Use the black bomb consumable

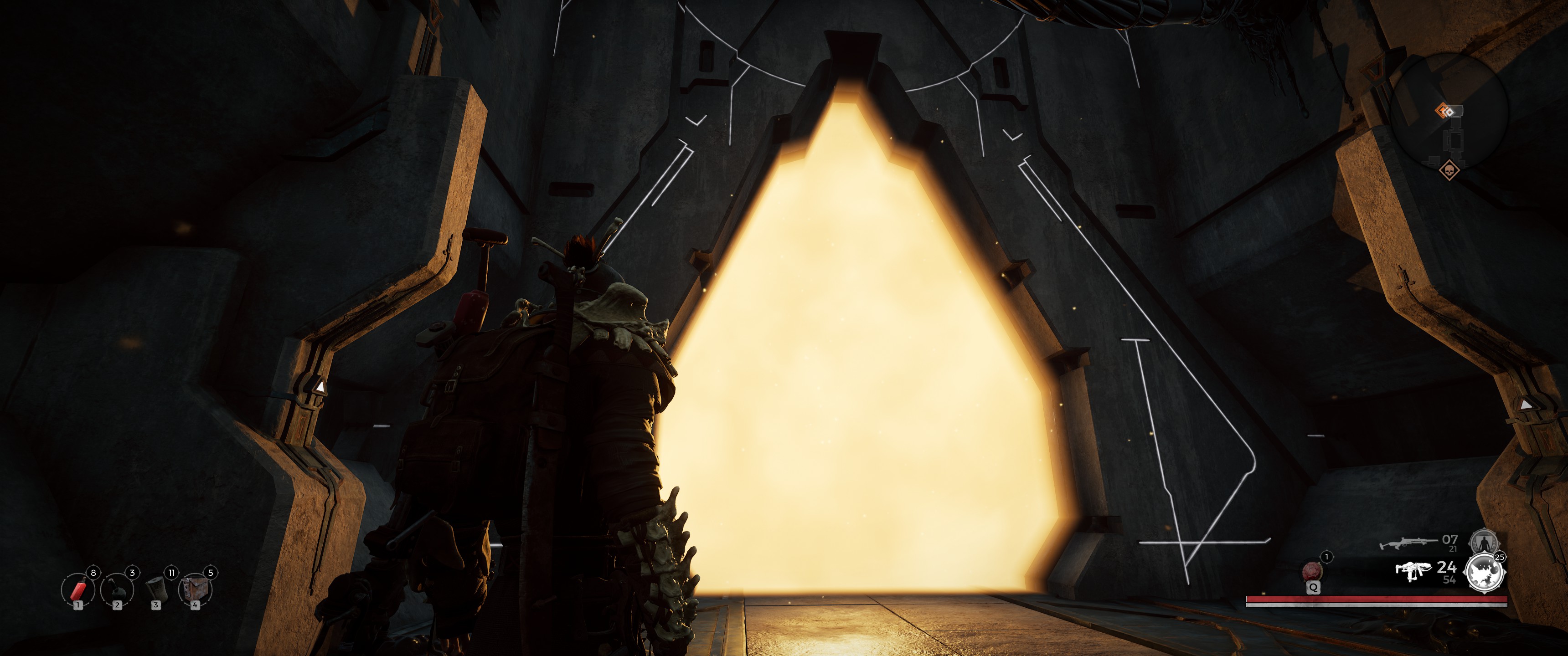(116, 589)
